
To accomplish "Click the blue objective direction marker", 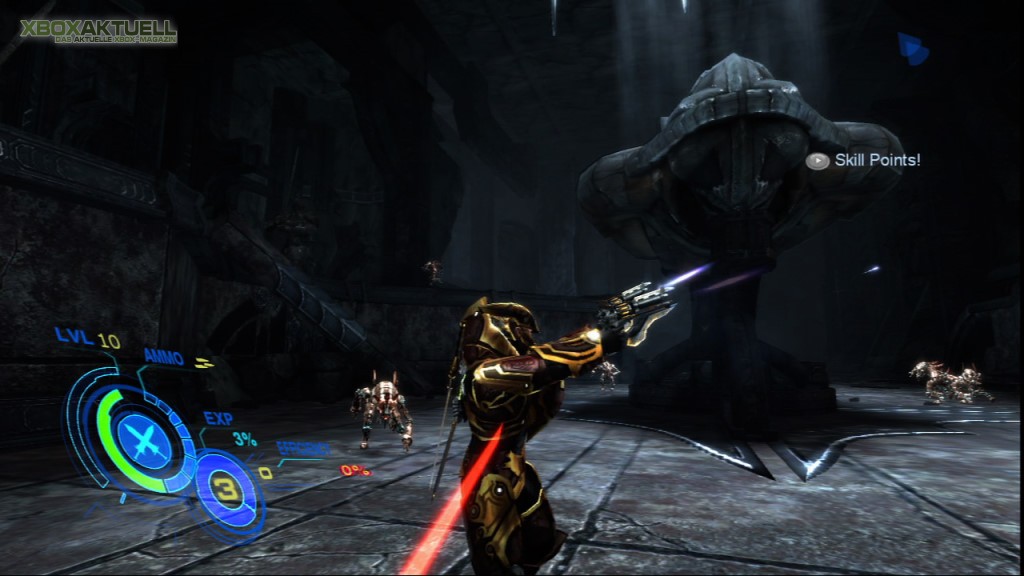I will (x=912, y=48).
